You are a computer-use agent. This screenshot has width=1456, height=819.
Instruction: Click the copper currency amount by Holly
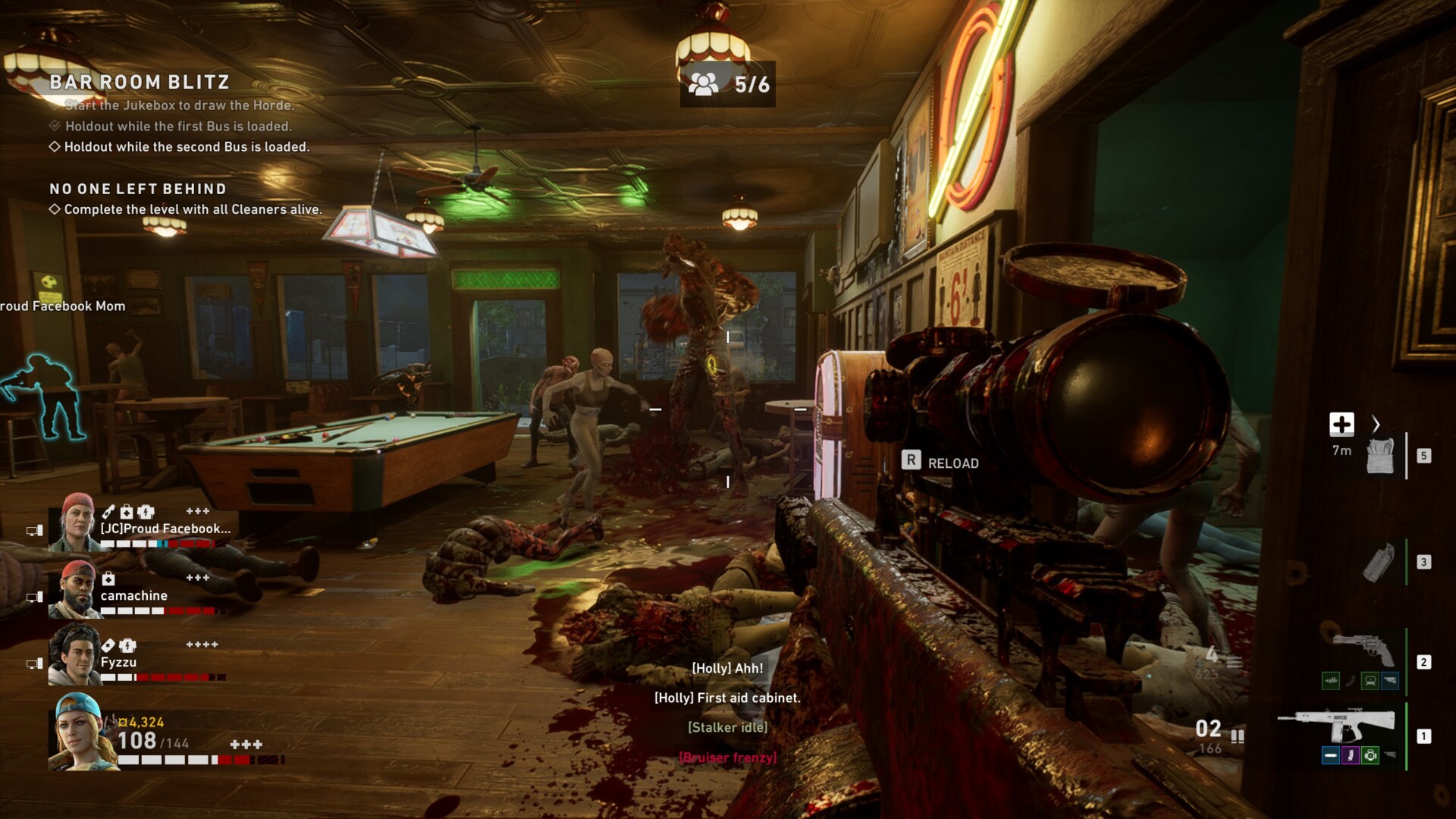142,723
